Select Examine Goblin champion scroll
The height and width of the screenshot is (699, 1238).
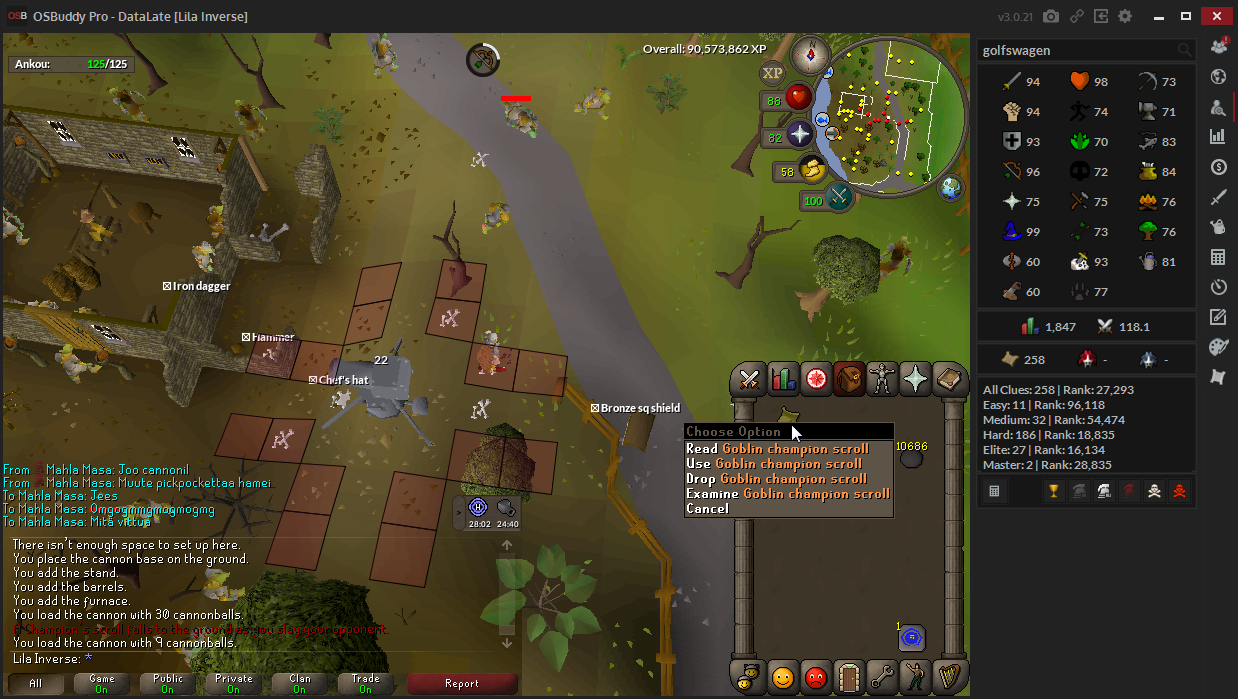(787, 494)
